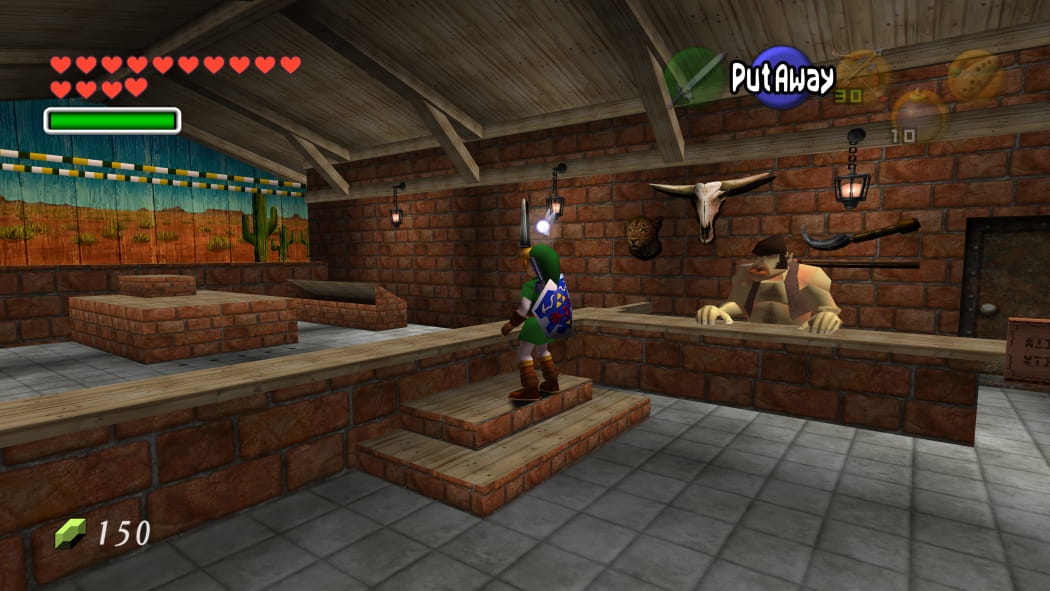Click the blue Put Away action button
The image size is (1050, 591).
pos(781,77)
